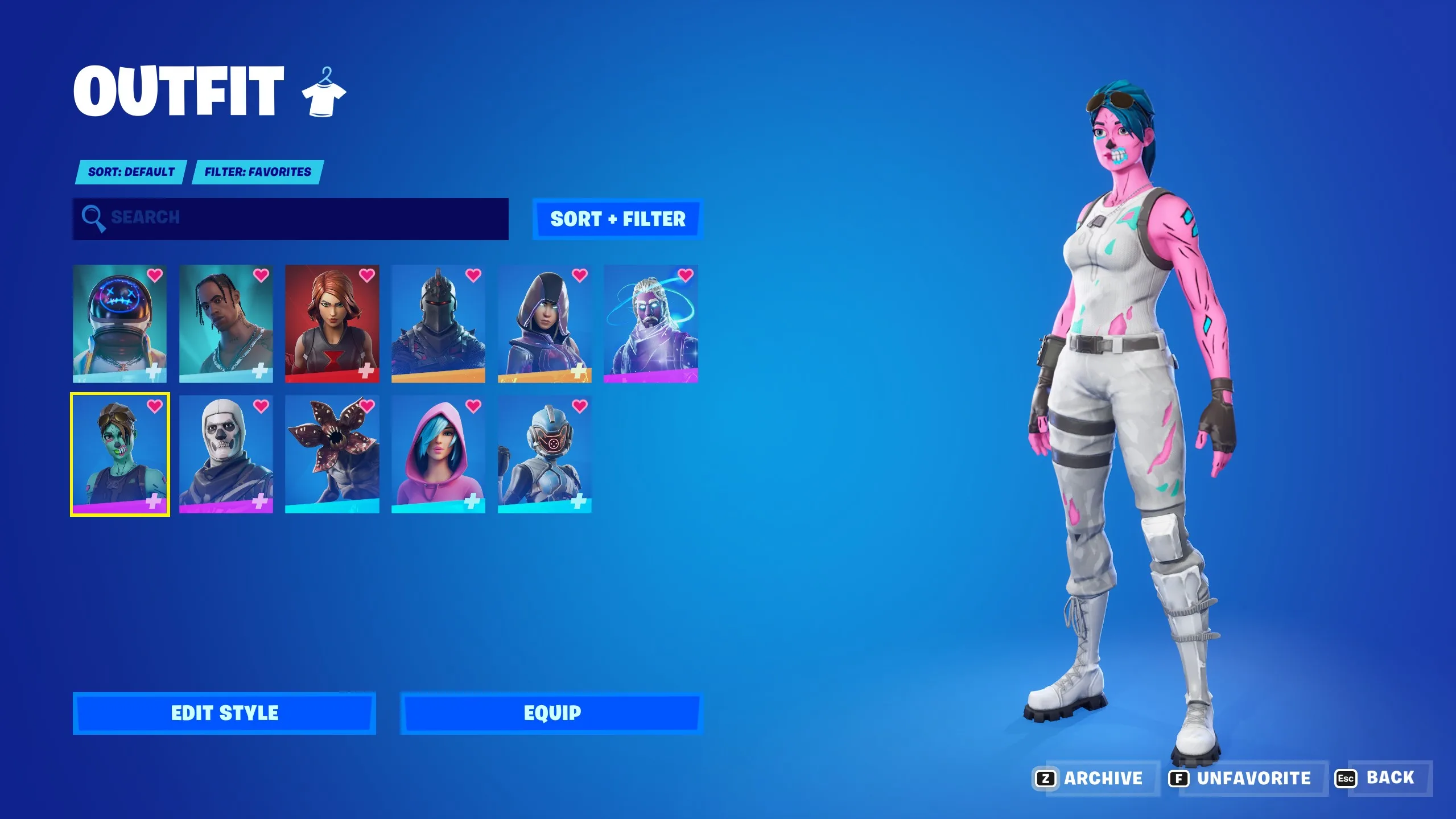
Task: Select the purple hooded female outfit
Action: coord(545,323)
